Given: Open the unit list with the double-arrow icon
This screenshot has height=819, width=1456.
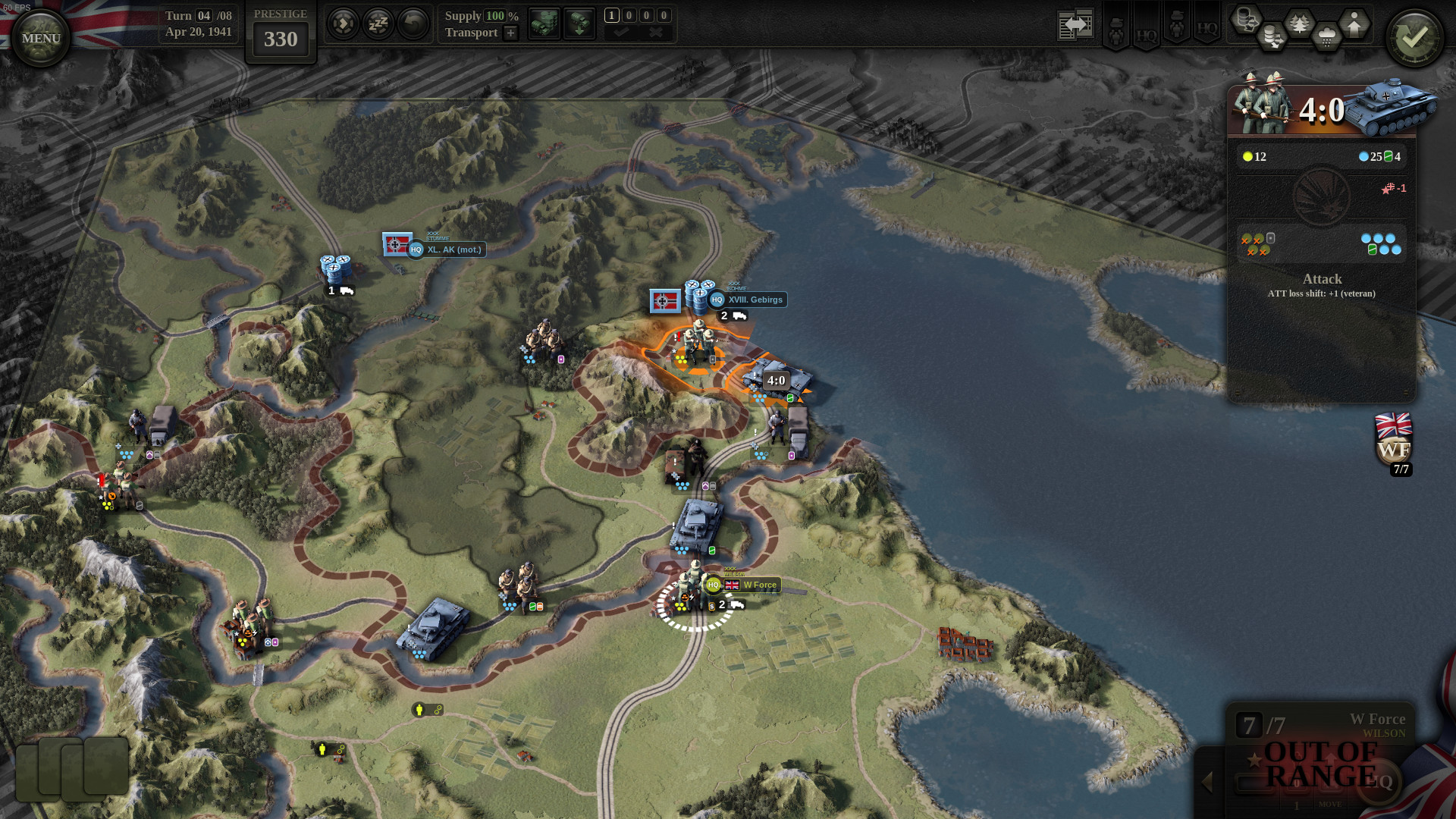Looking at the screenshot, I should [1075, 23].
